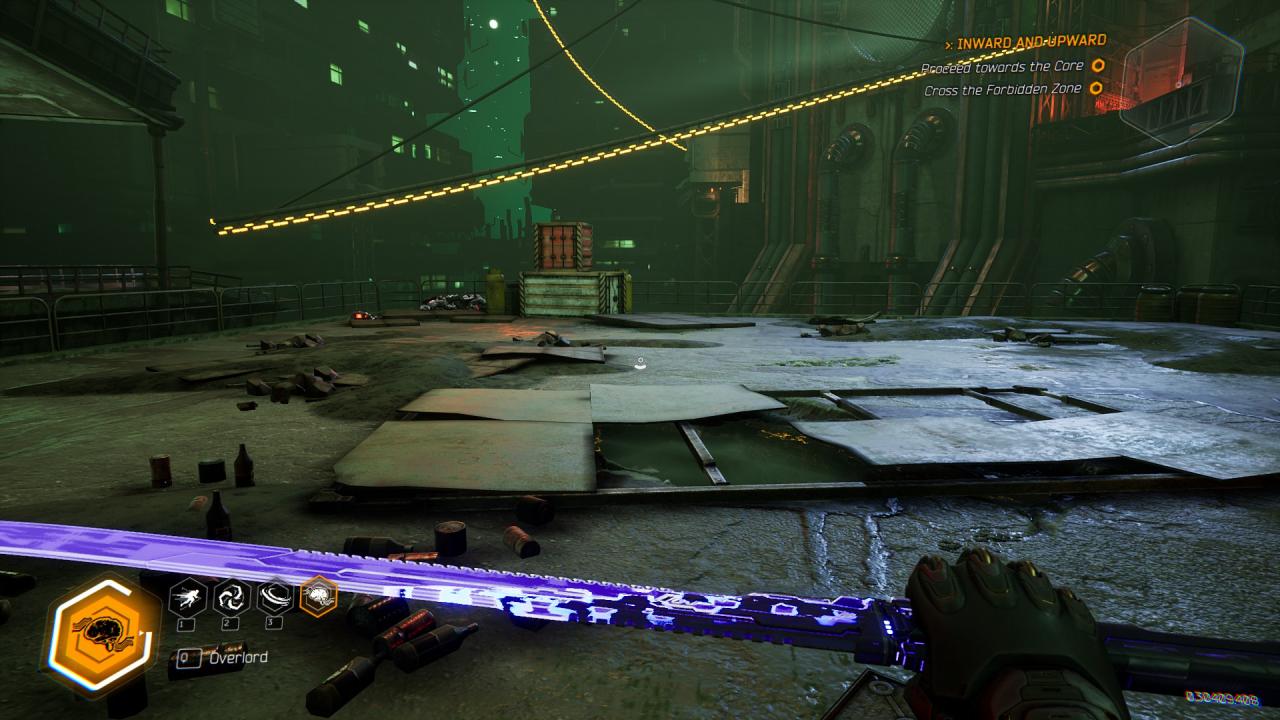Select the Cross the Forbidden Zone objective
This screenshot has height=720, width=1280.
pos(1005,89)
